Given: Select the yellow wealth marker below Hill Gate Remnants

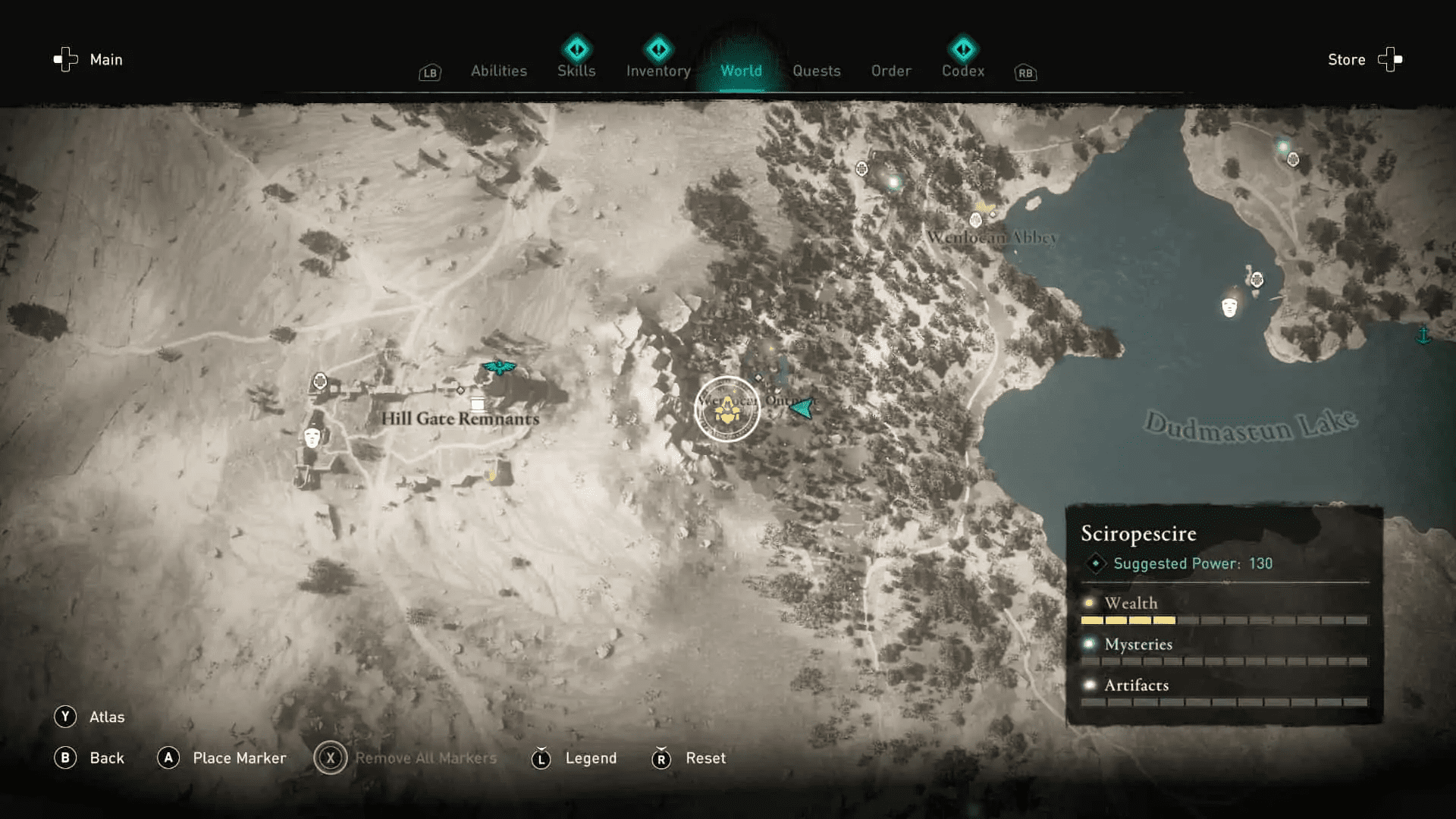Looking at the screenshot, I should (x=491, y=475).
